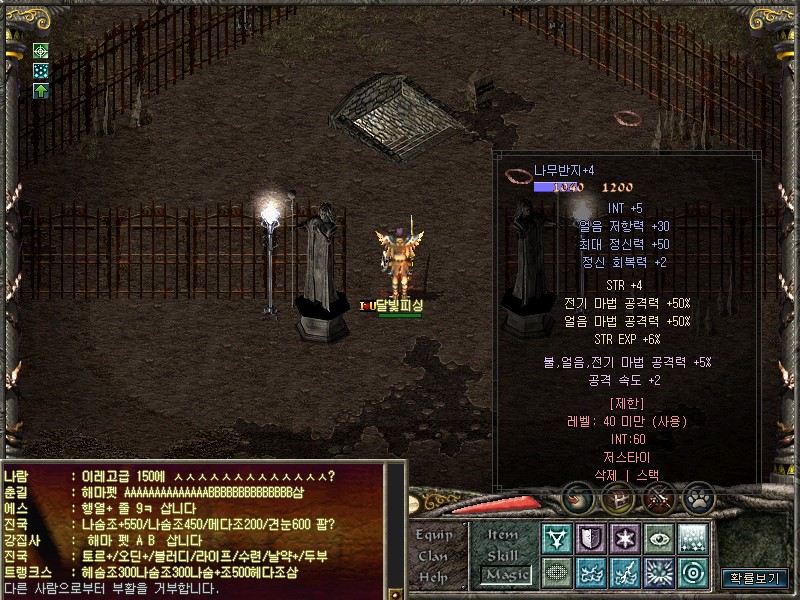
Task: Select the Magic tab
Action: click(x=503, y=575)
